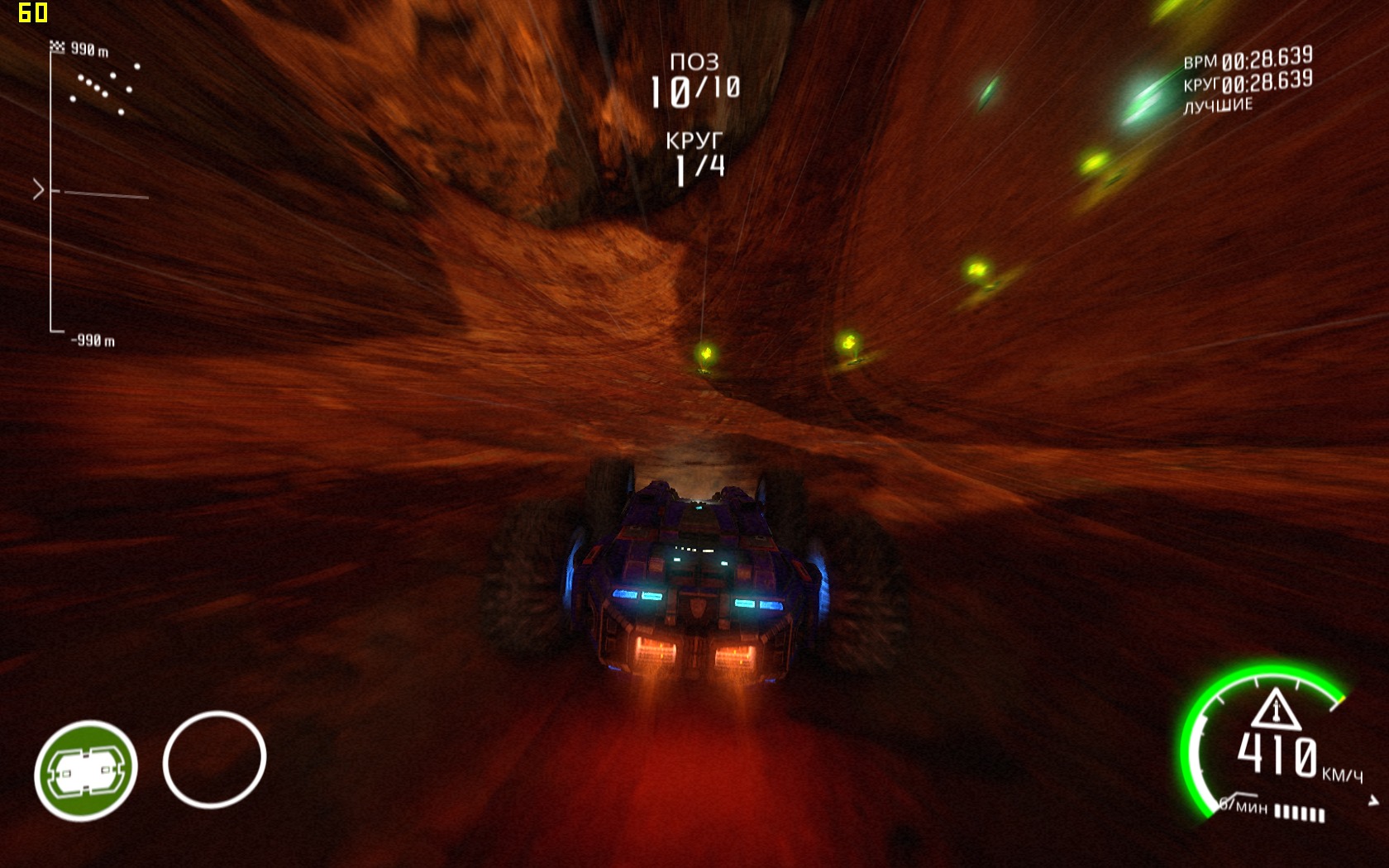Click the track progress radar panel
The image size is (1389, 868).
coord(94,192)
